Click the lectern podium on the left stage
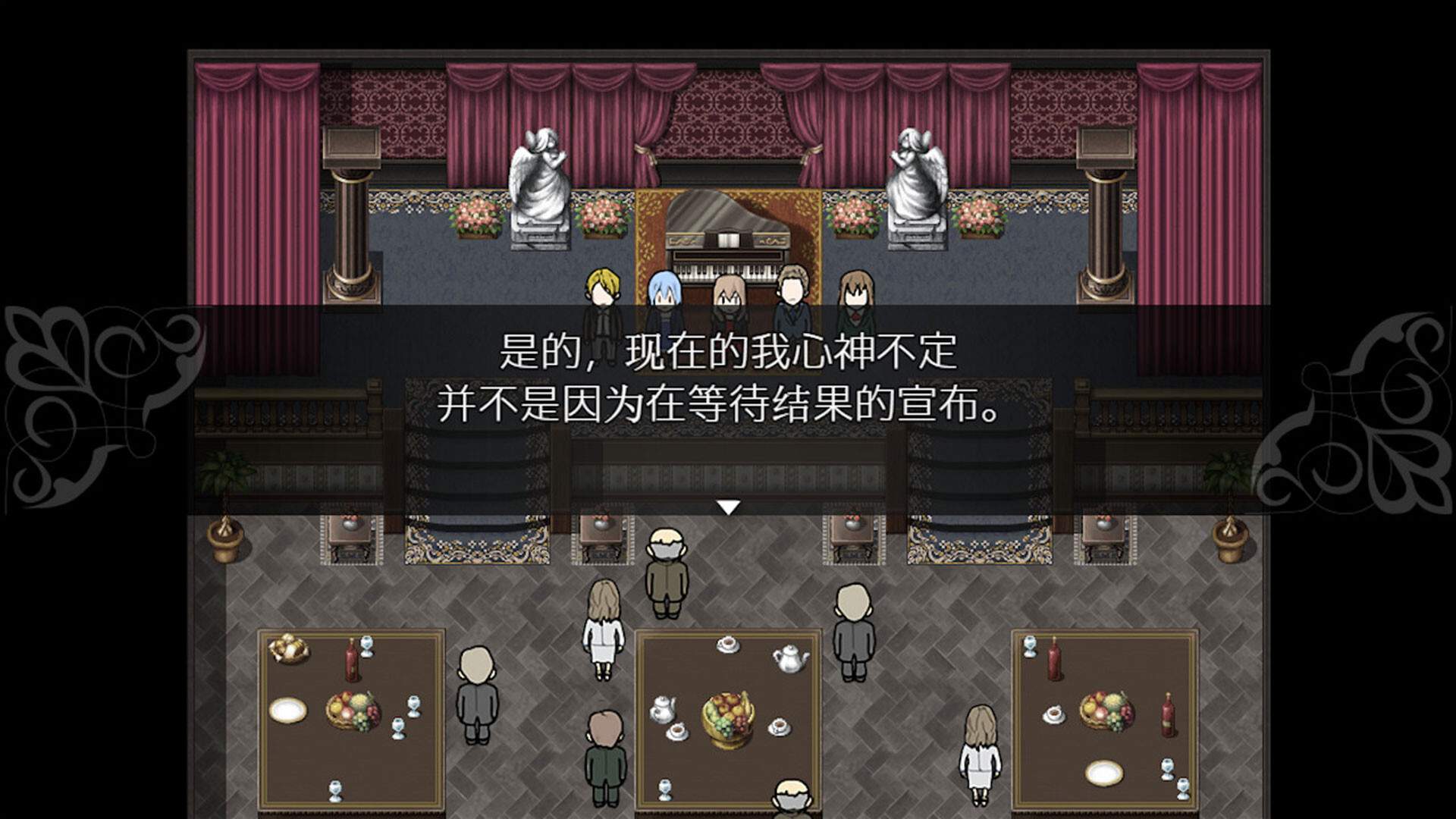The image size is (1456, 819). (x=351, y=148)
